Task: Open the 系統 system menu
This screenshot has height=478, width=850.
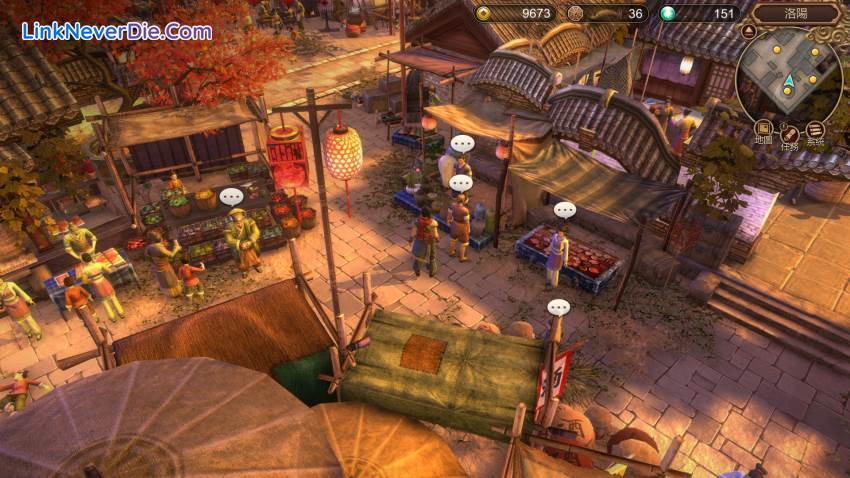Action: click(x=816, y=132)
